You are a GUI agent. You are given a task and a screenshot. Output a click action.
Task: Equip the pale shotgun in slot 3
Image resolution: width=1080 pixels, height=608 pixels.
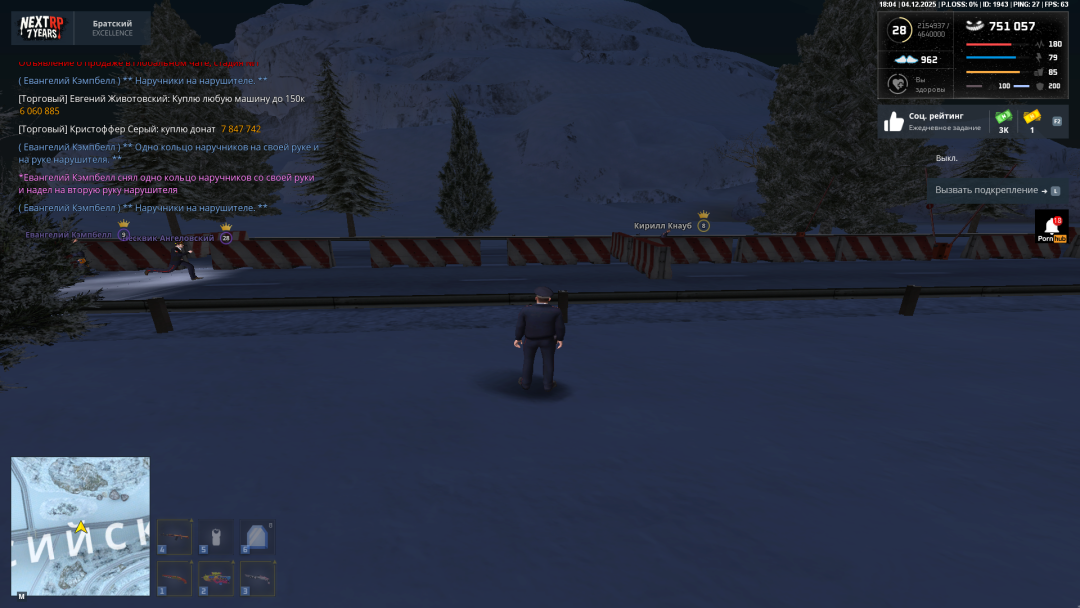point(257,578)
